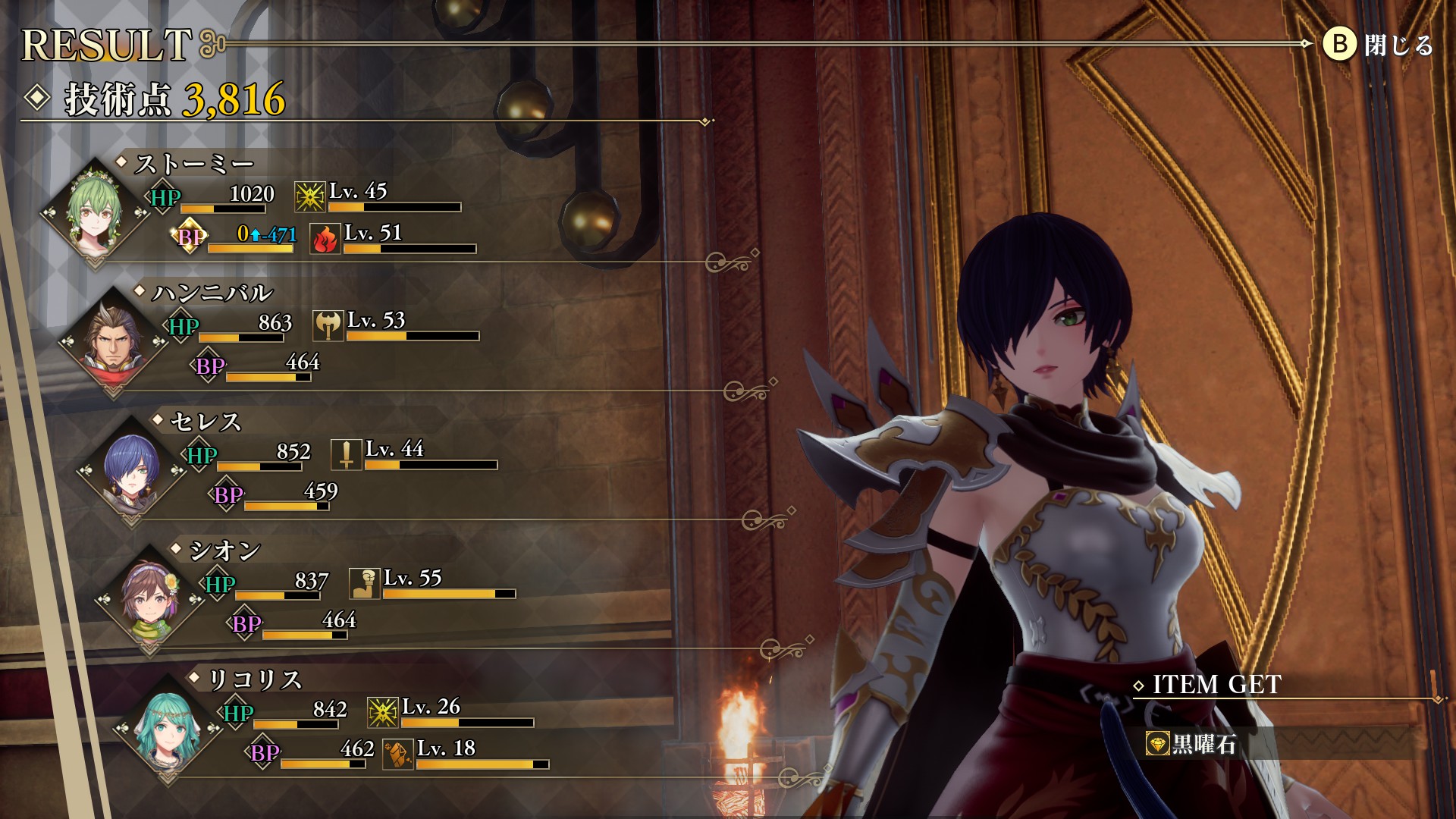Click the 黒曜石 item obtained entry

[x=1203, y=744]
